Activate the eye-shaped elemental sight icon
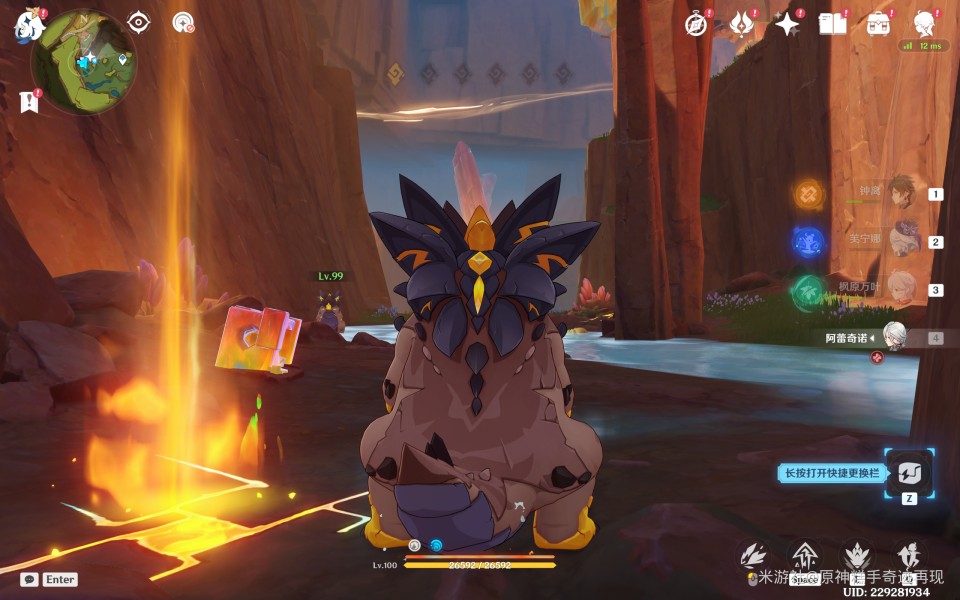The width and height of the screenshot is (960, 600). [x=138, y=22]
